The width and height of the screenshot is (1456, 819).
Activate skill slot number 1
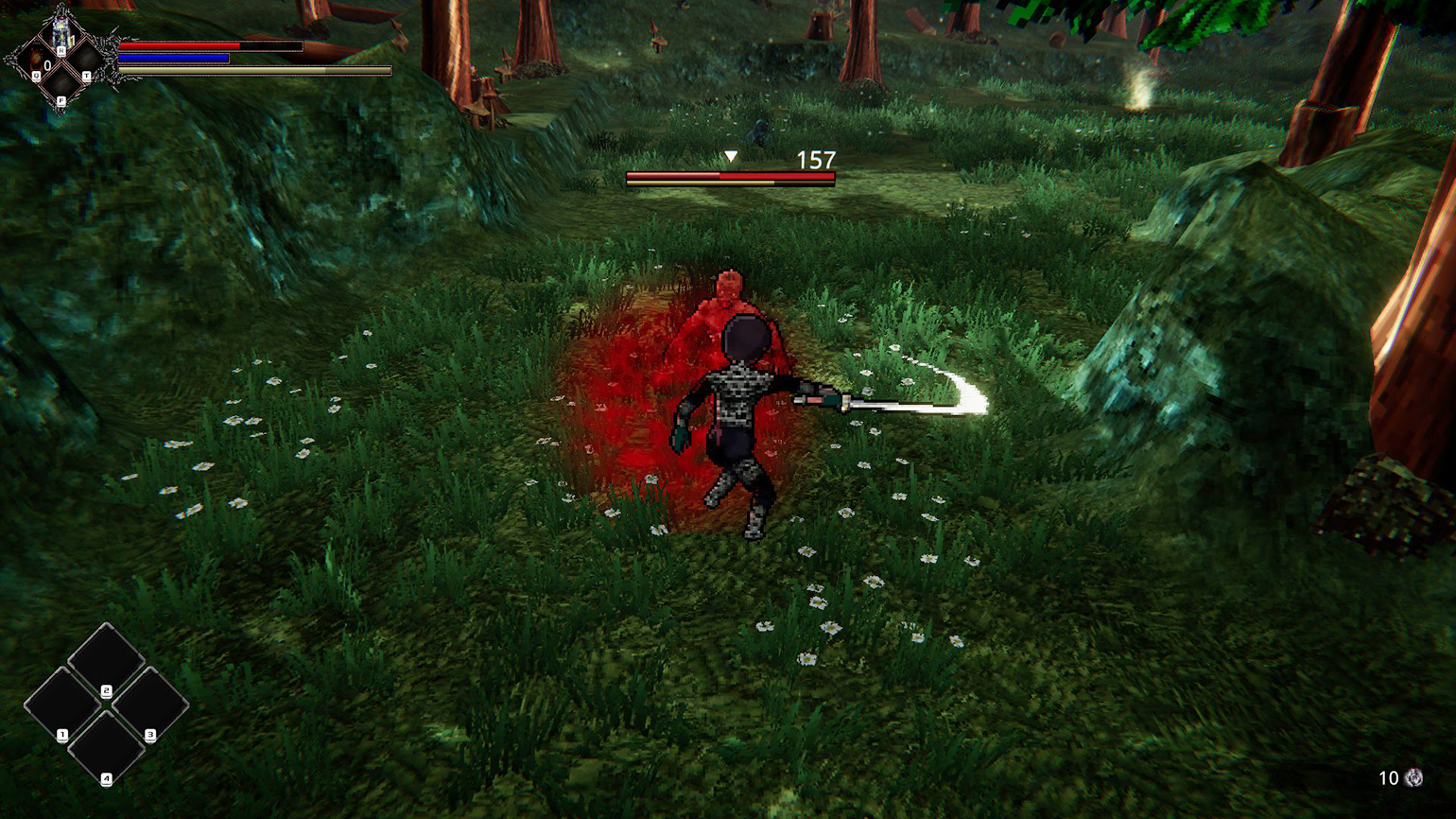coord(62,705)
